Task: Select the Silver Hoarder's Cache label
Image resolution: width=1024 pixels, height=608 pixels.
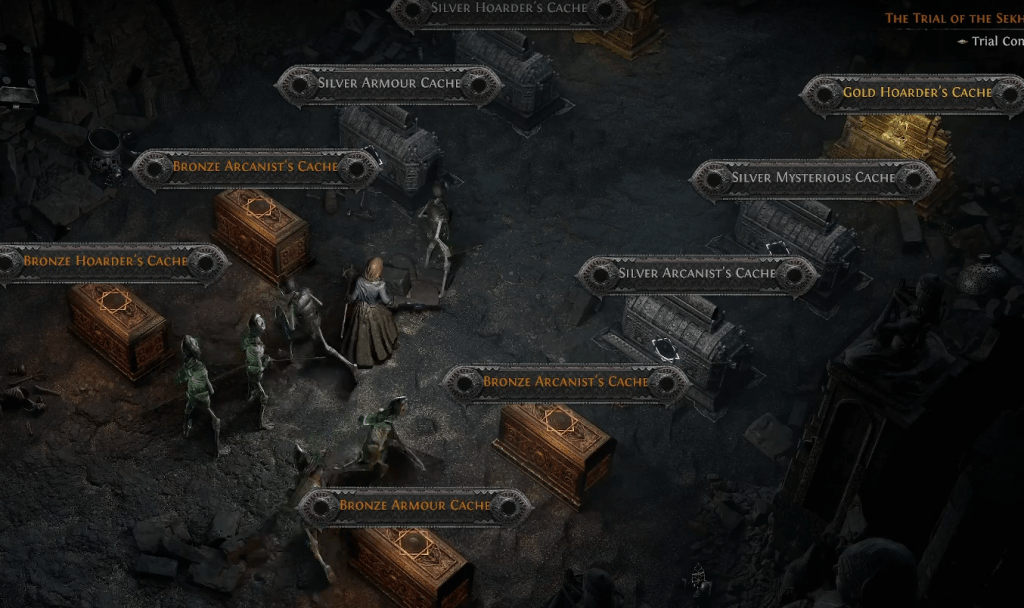Action: (x=509, y=9)
